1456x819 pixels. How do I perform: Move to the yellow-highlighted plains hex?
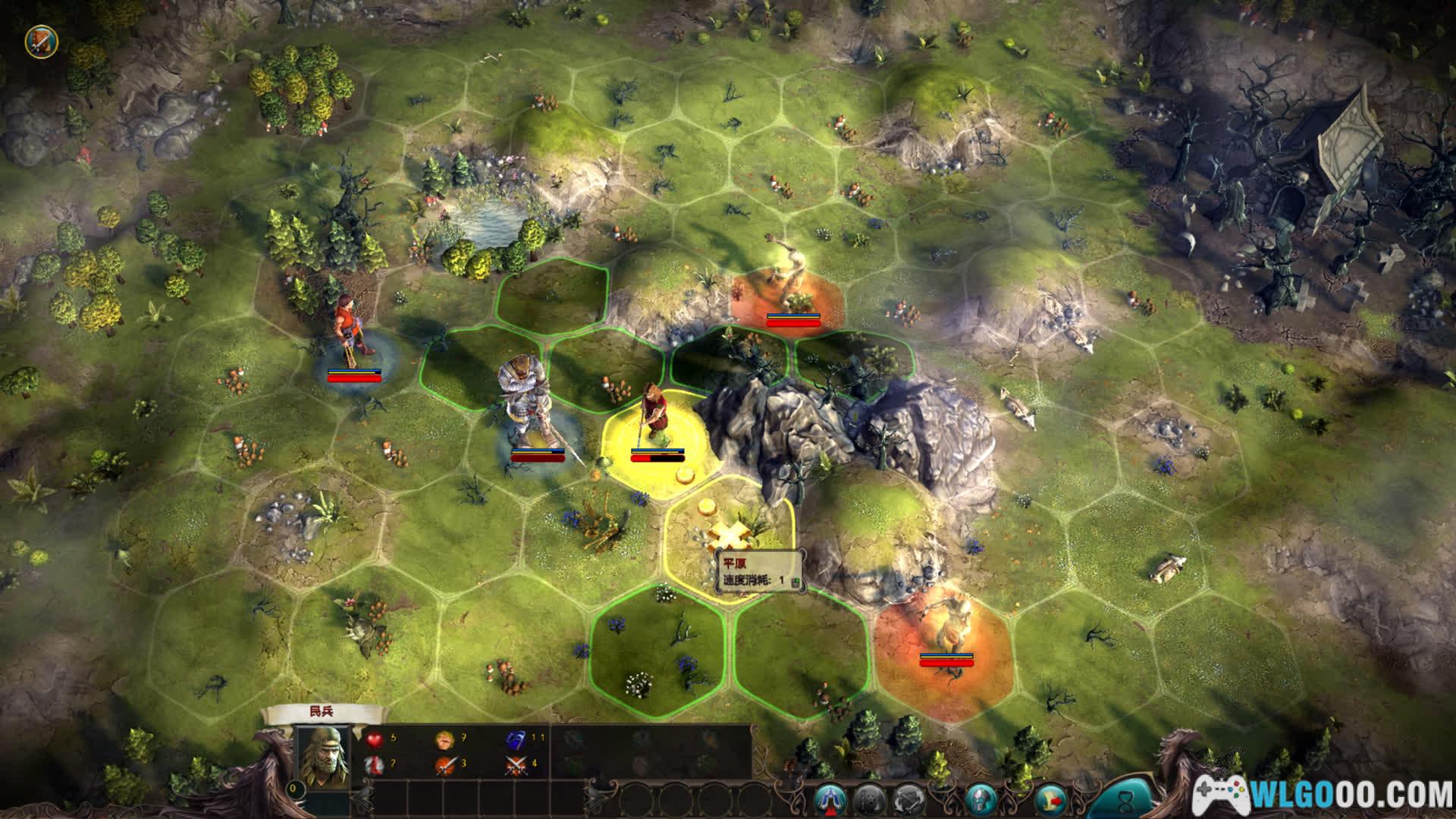[x=730, y=535]
